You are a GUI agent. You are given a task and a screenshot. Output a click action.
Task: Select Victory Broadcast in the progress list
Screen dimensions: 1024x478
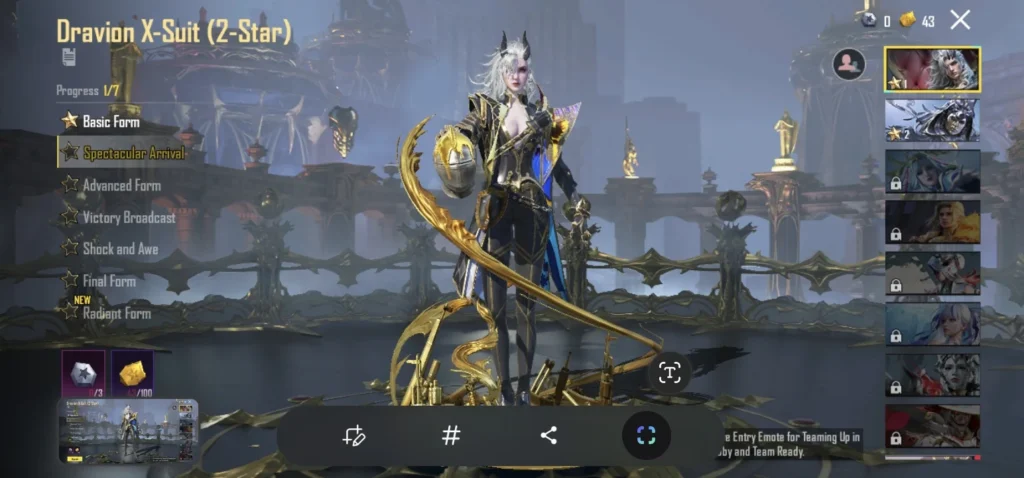[x=128, y=217]
